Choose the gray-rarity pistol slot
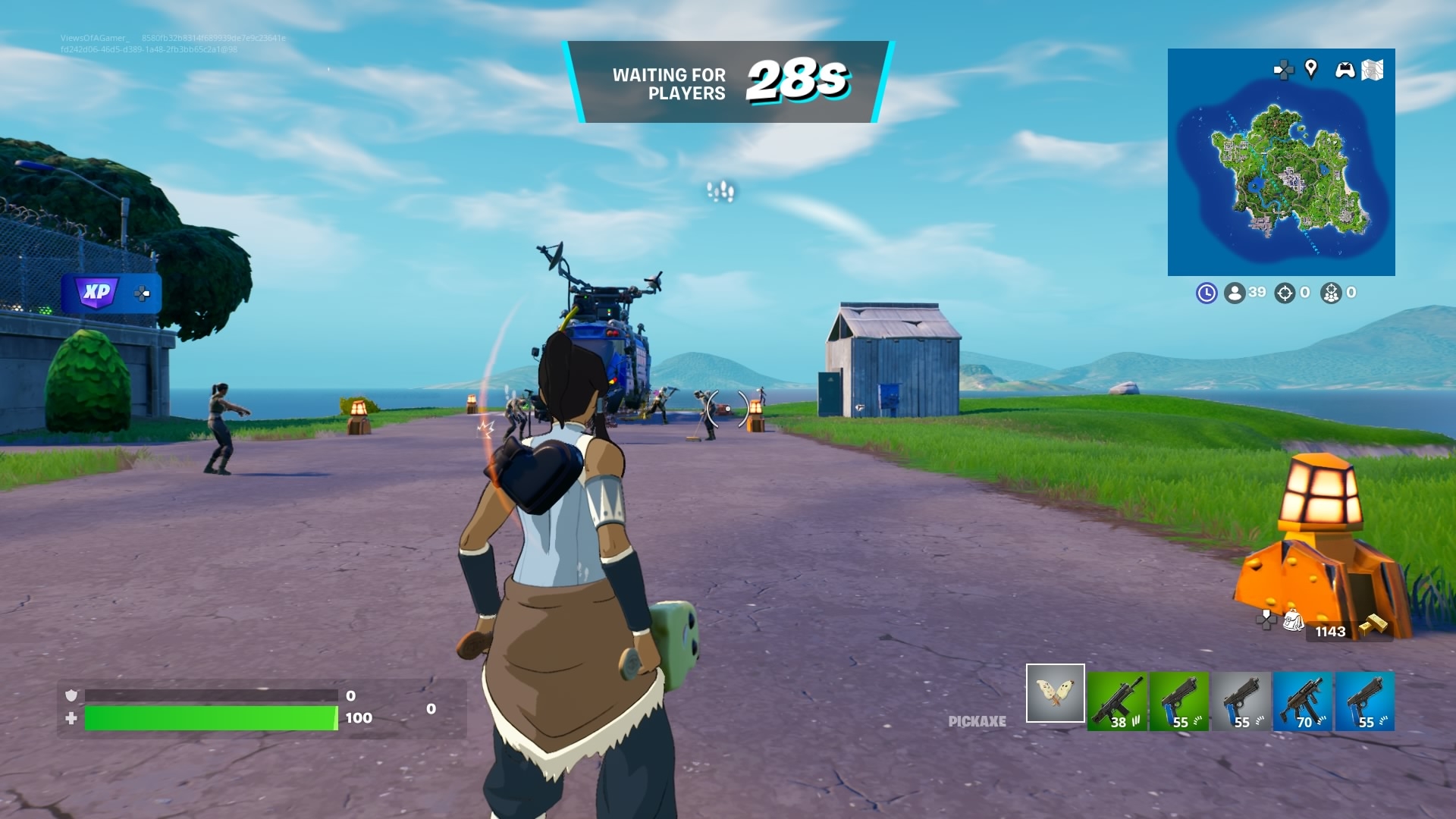Viewport: 1456px width, 819px height. pyautogui.click(x=1241, y=701)
